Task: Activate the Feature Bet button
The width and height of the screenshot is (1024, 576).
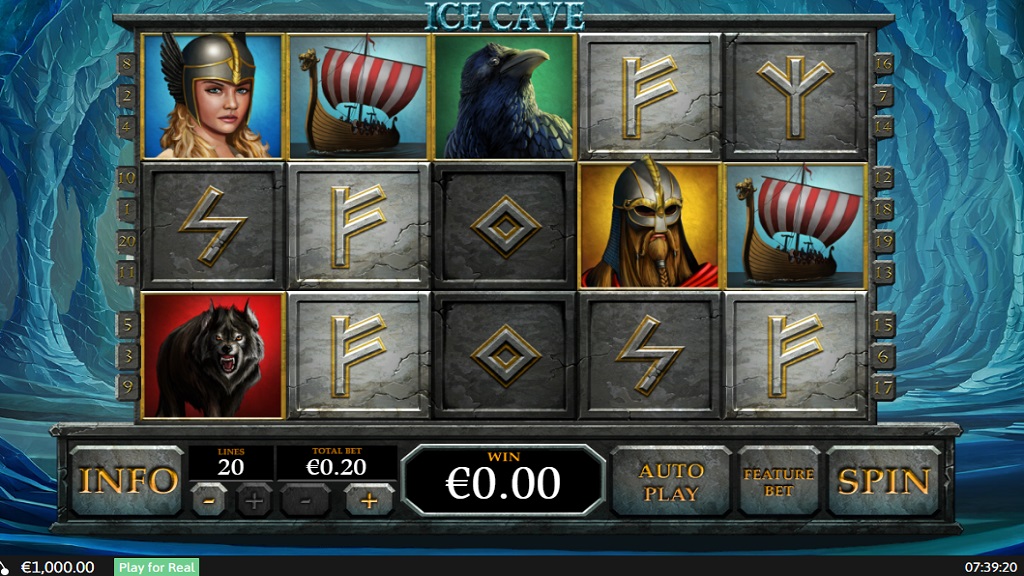Action: [778, 481]
